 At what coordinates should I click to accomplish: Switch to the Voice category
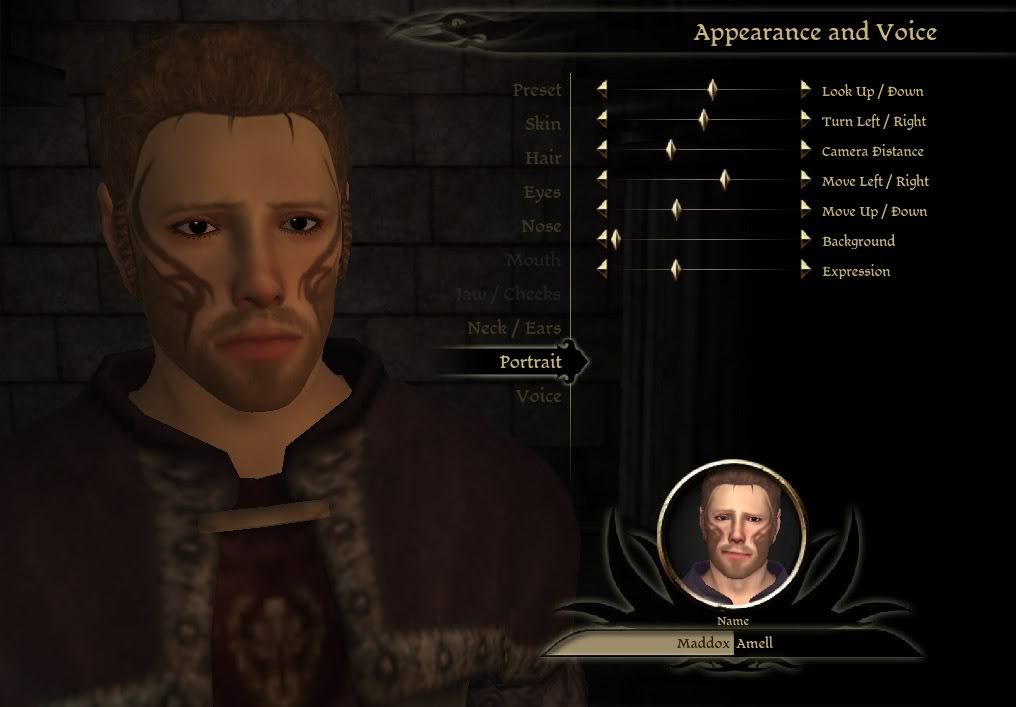(539, 396)
